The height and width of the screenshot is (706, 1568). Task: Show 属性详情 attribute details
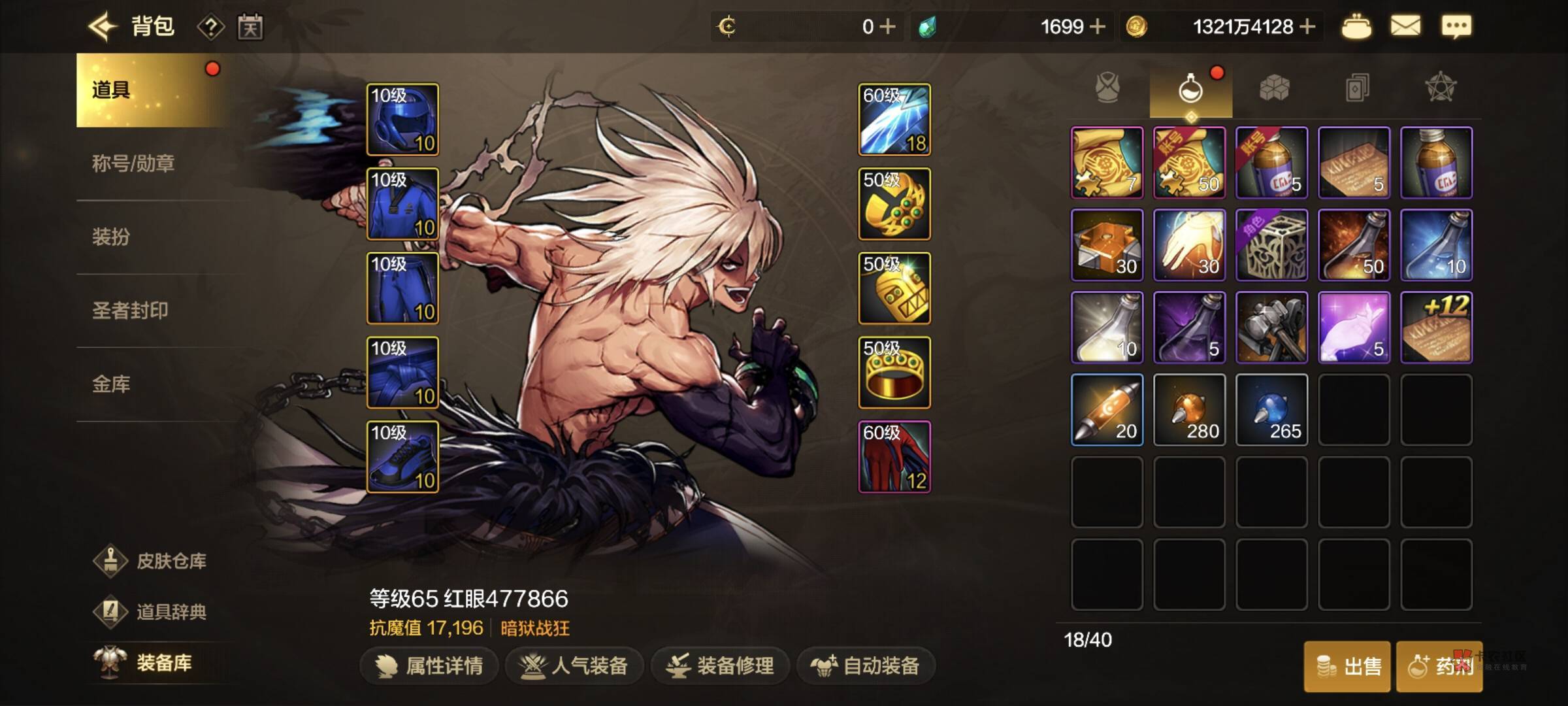(429, 665)
